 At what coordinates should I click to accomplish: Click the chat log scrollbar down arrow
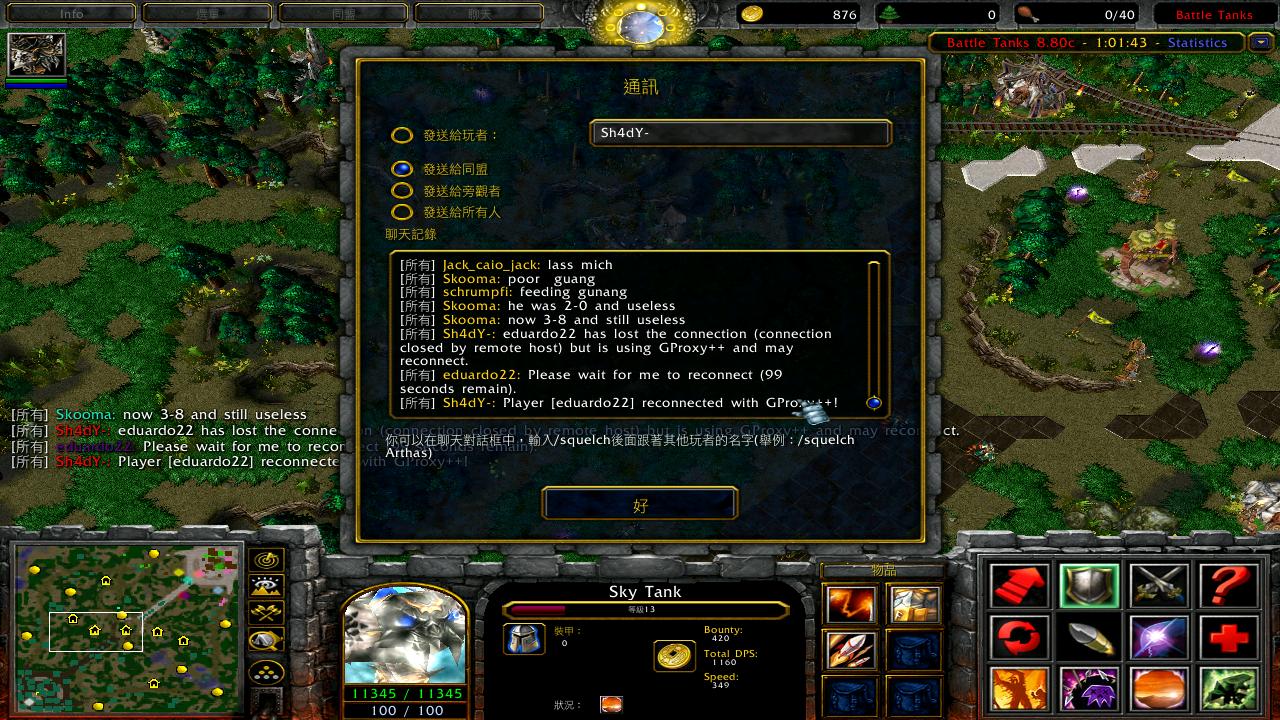point(874,403)
